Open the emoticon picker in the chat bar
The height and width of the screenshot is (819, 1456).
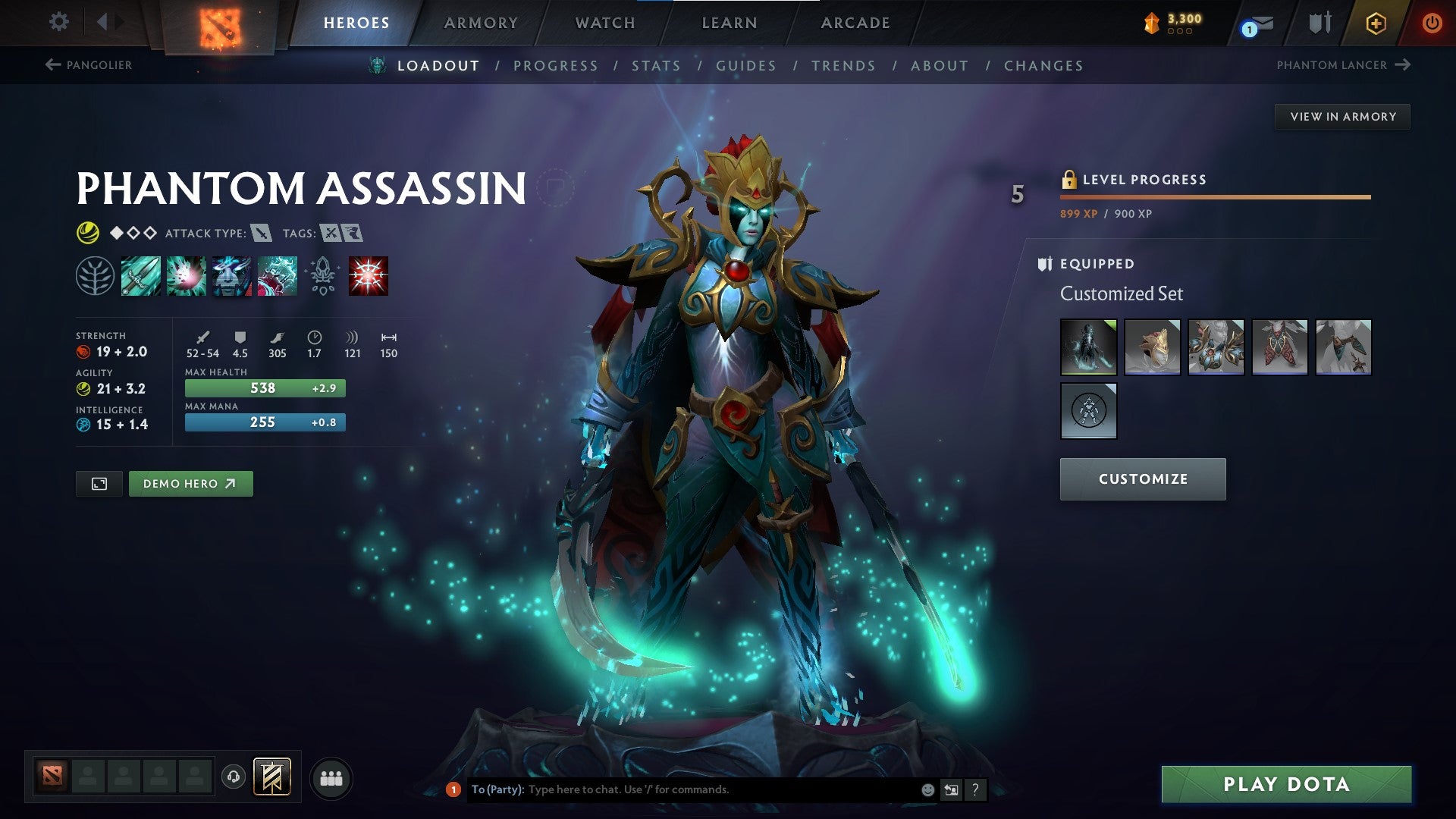click(x=927, y=789)
